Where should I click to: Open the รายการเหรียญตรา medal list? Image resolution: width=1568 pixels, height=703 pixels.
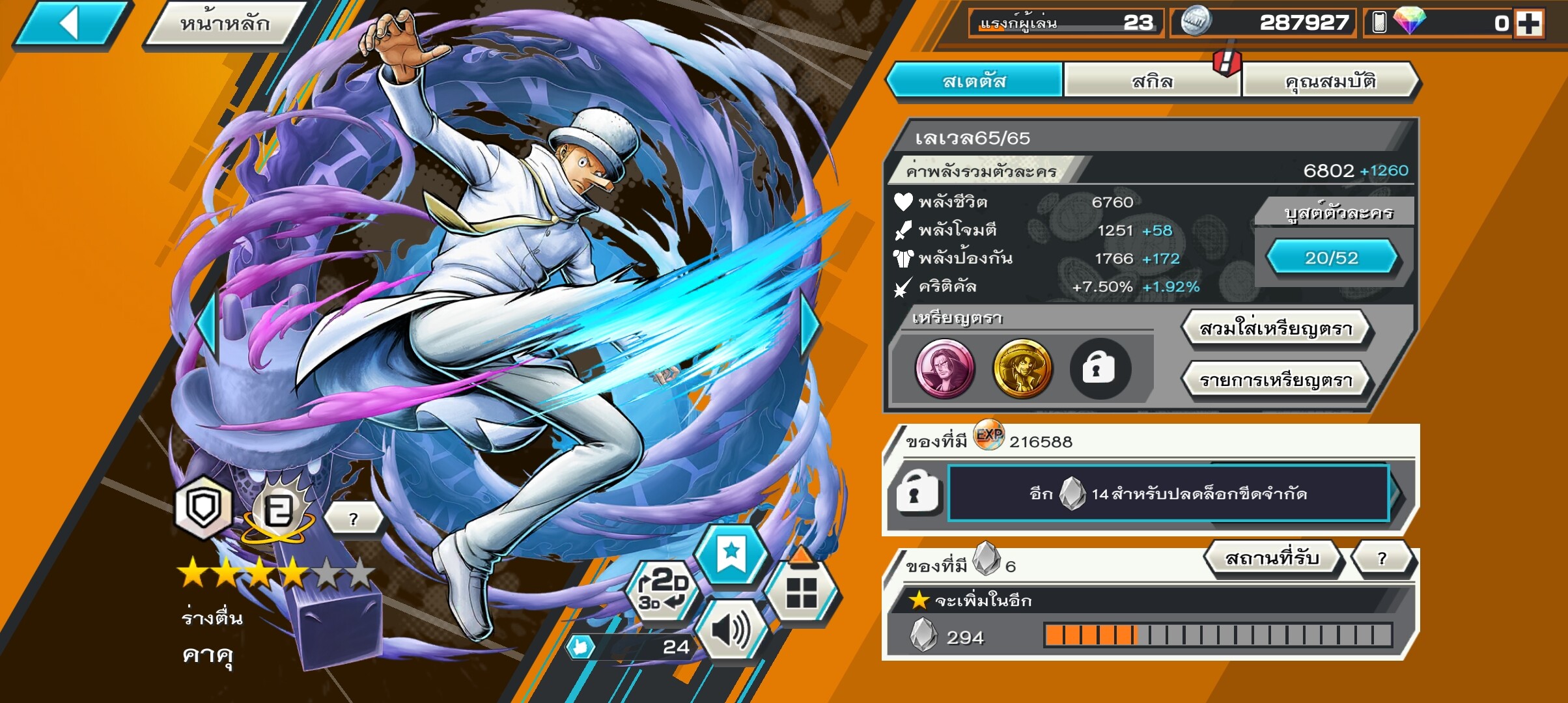click(1276, 380)
